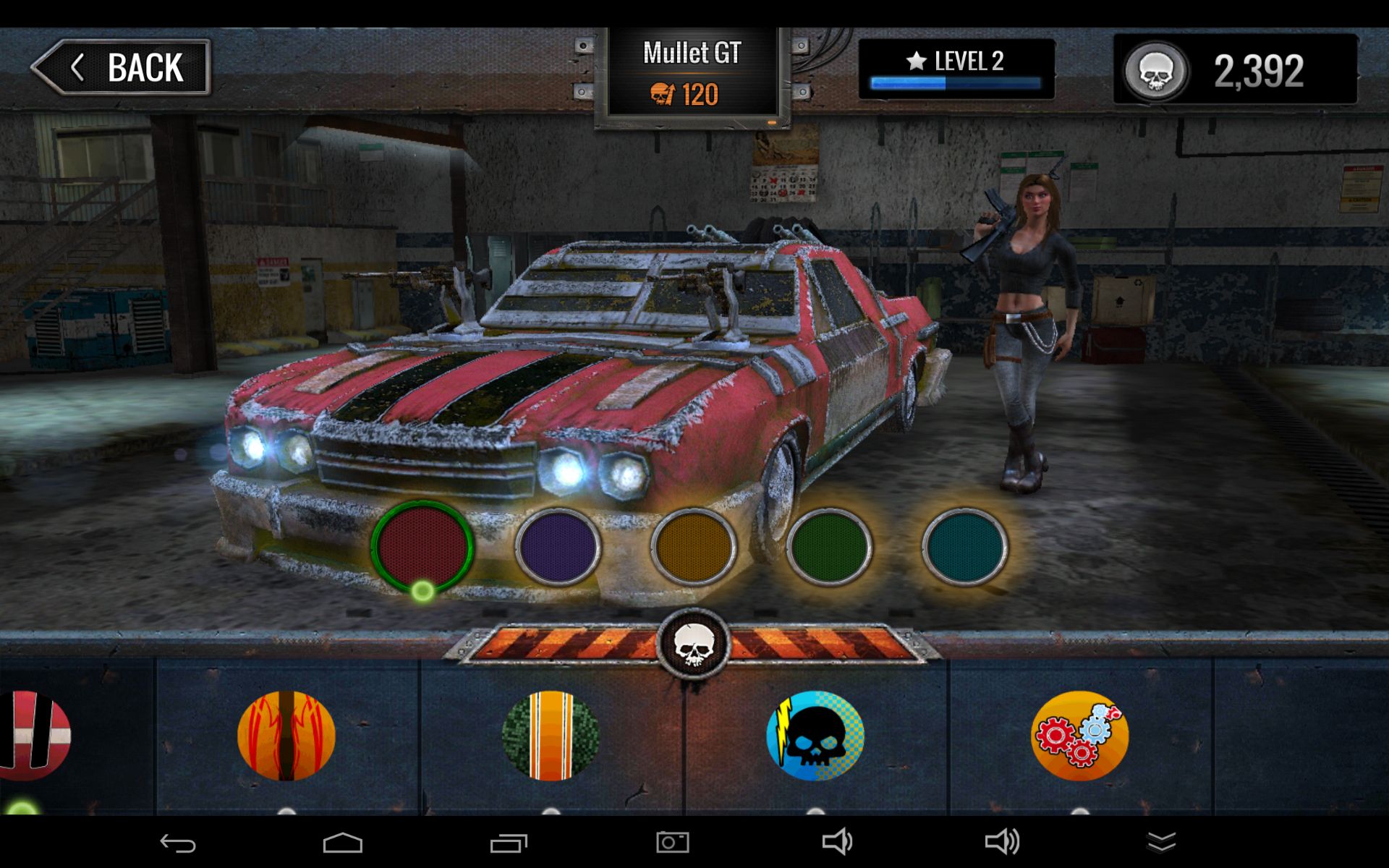This screenshot has width=1389, height=868.
Task: Open the skull currency counter
Action: 1235,70
